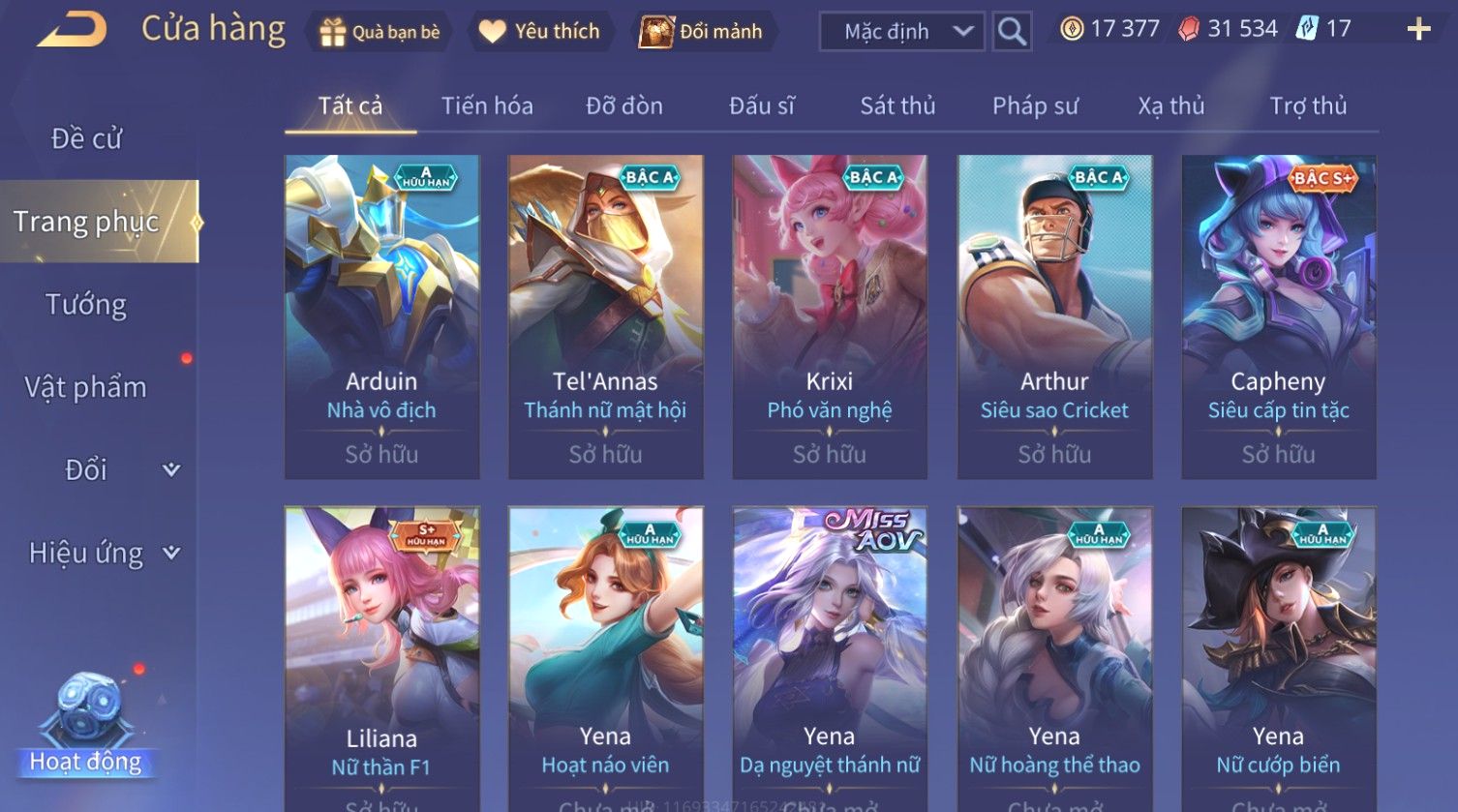Viewport: 1458px width, 812px height.
Task: Add currency with the plus button
Action: pyautogui.click(x=1418, y=30)
